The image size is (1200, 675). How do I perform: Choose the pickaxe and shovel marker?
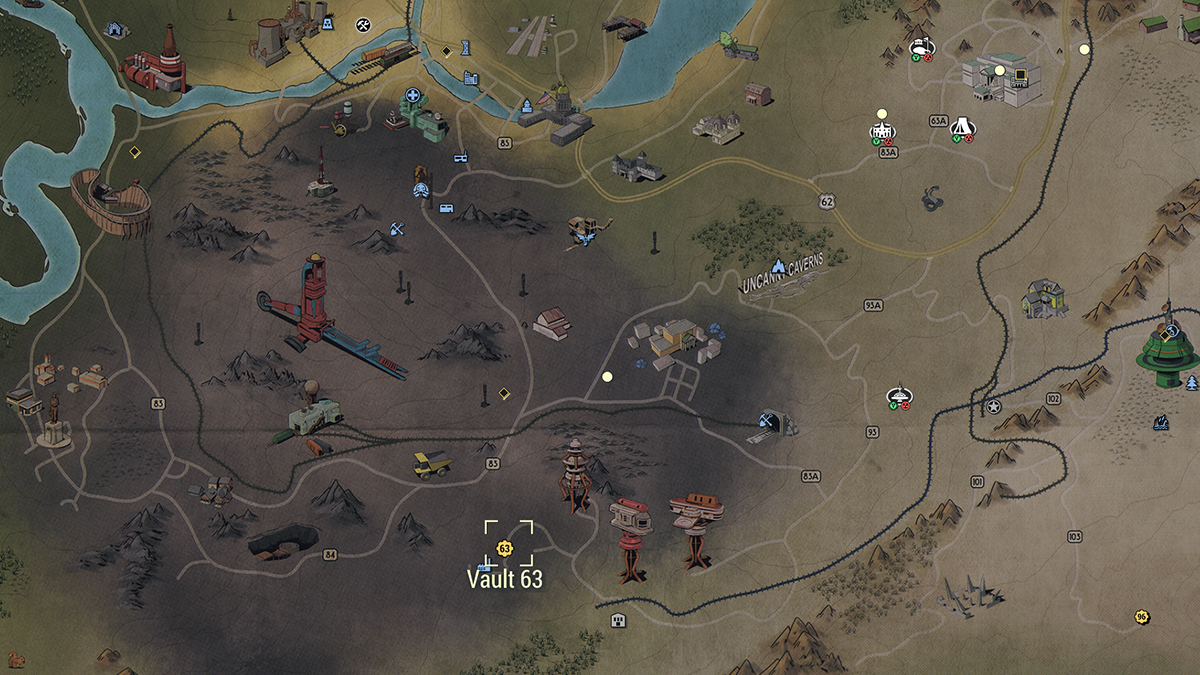(397, 228)
